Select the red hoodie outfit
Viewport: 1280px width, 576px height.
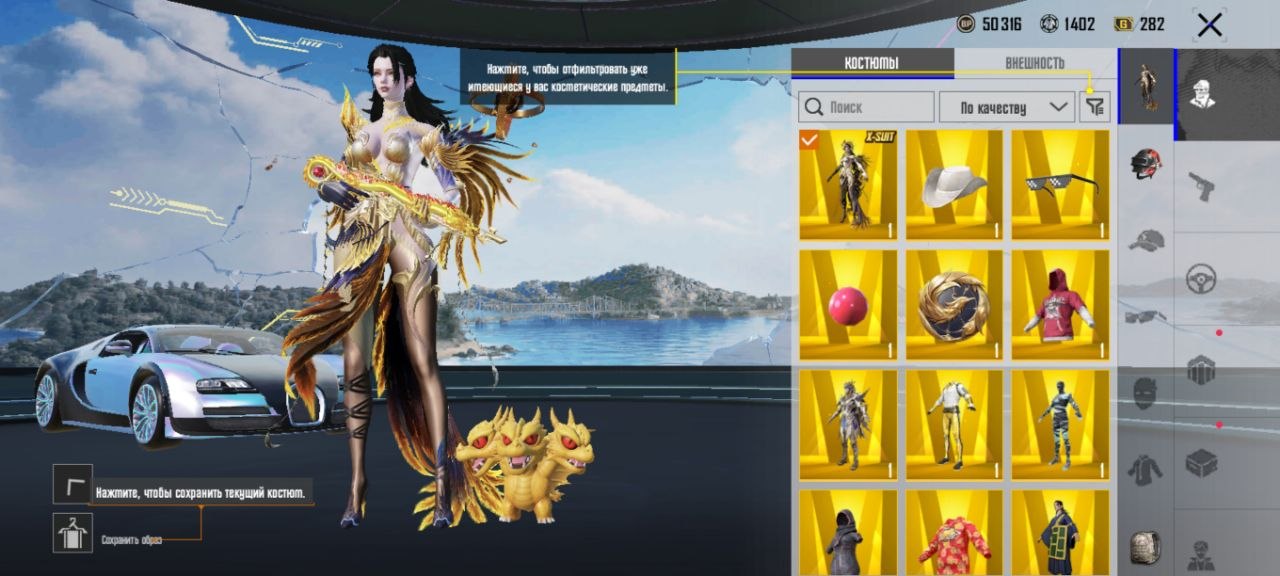point(1060,304)
